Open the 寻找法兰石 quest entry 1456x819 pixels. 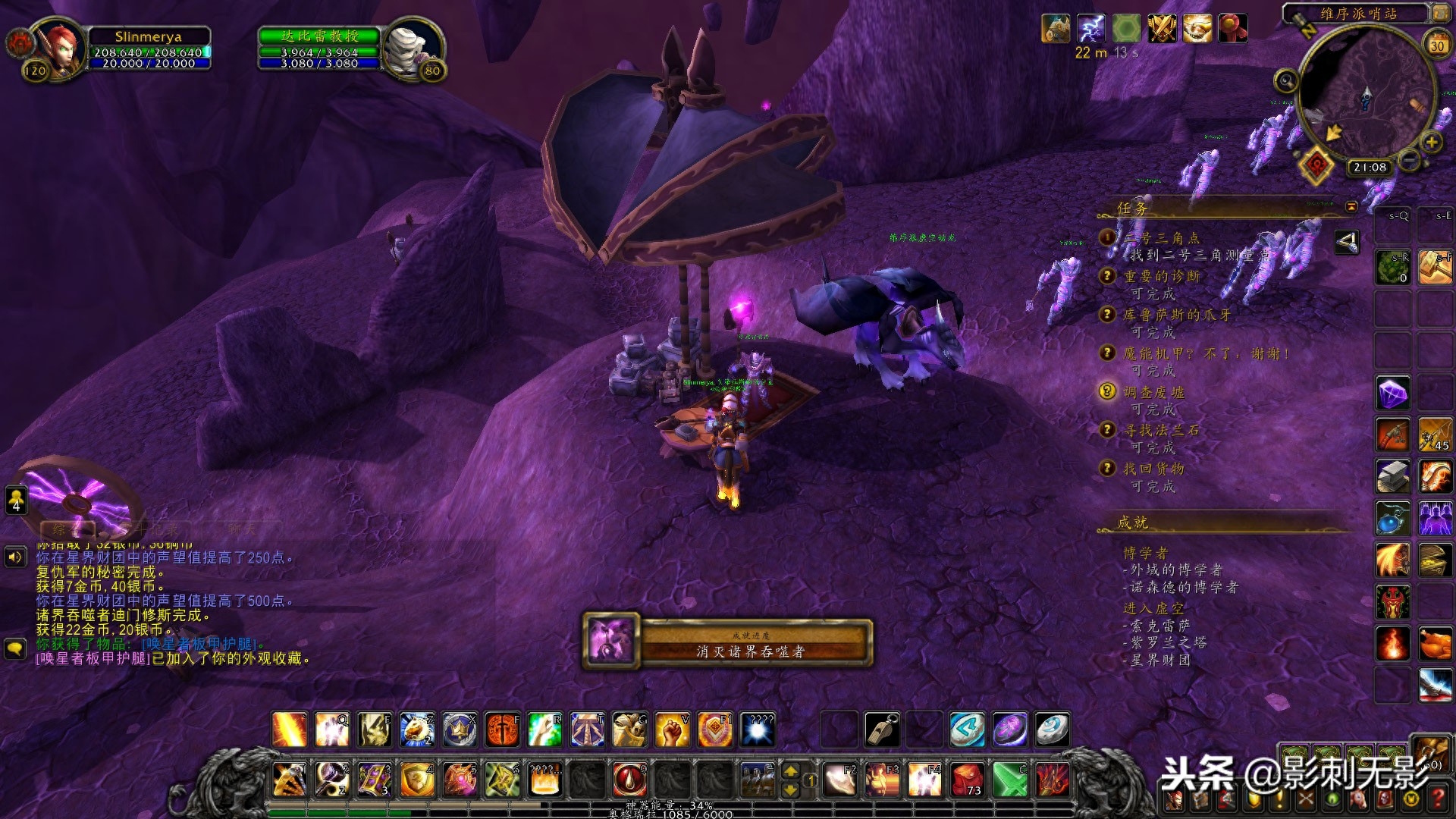click(x=1161, y=430)
